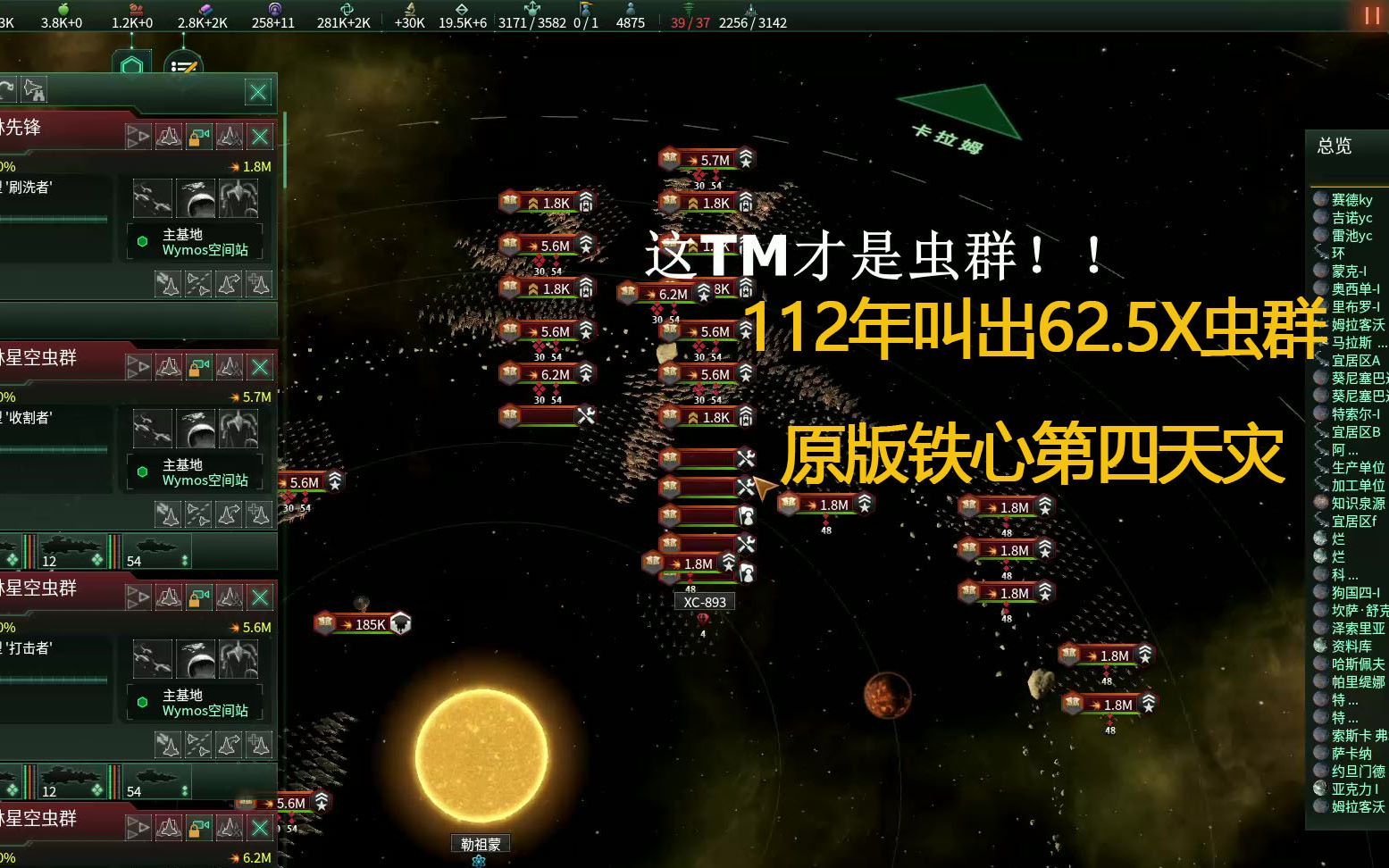Select the reinforce fleet icon on 先锋 panel
The width and height of the screenshot is (1389, 868).
(259, 284)
